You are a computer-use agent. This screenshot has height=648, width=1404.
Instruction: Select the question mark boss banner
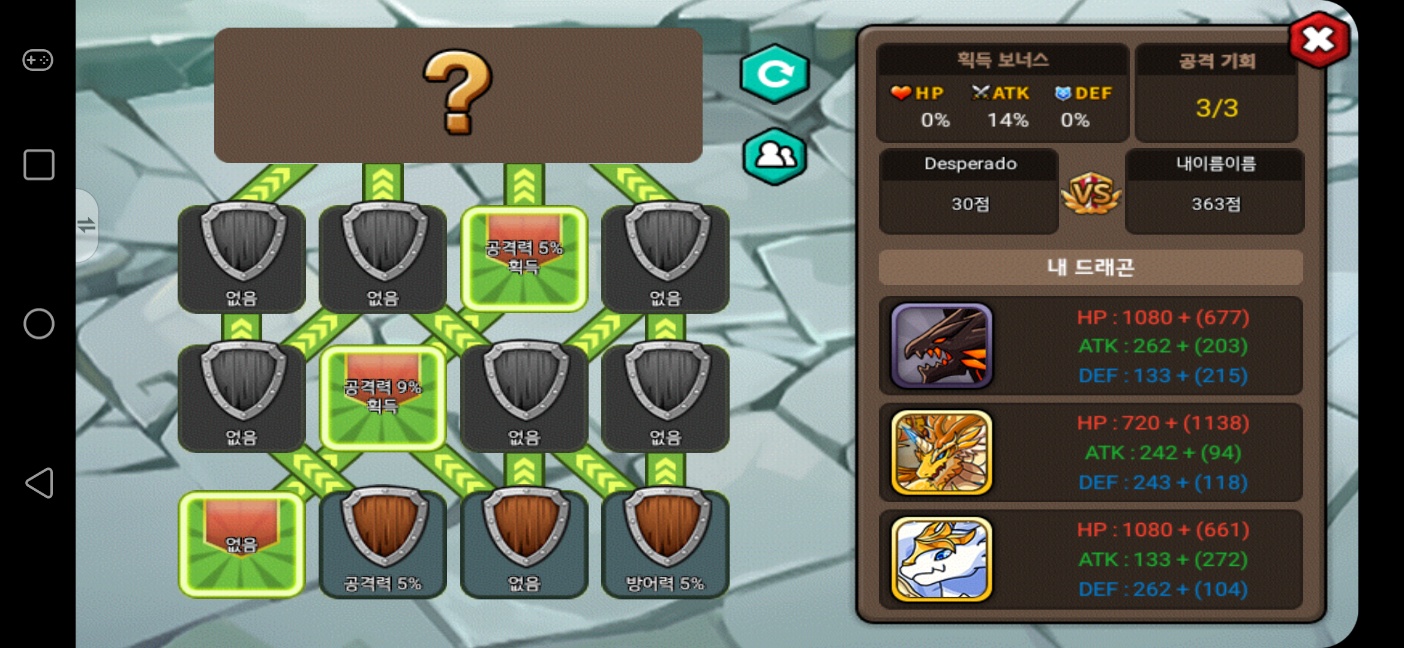(x=458, y=95)
